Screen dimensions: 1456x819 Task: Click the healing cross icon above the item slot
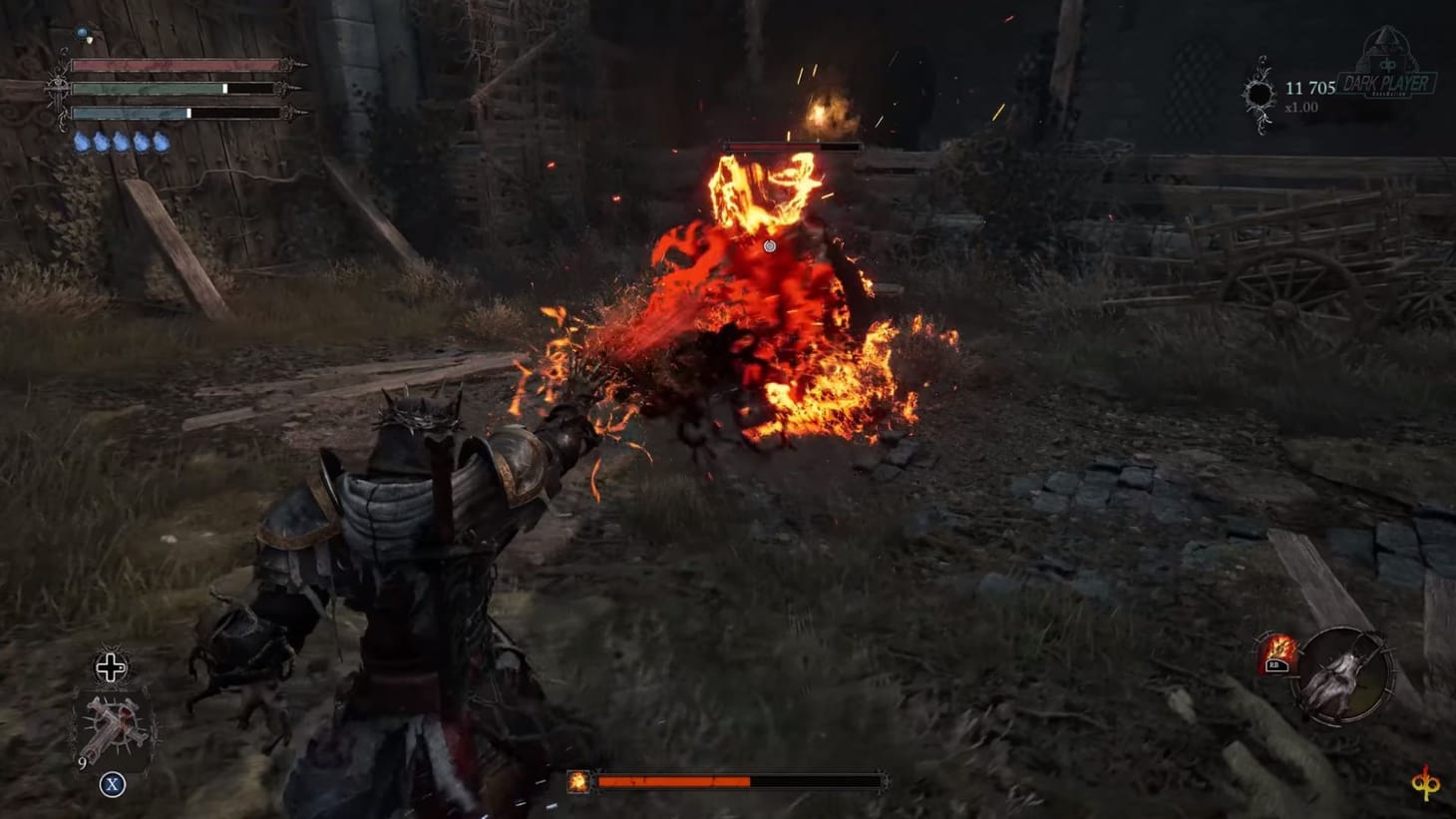(x=110, y=665)
